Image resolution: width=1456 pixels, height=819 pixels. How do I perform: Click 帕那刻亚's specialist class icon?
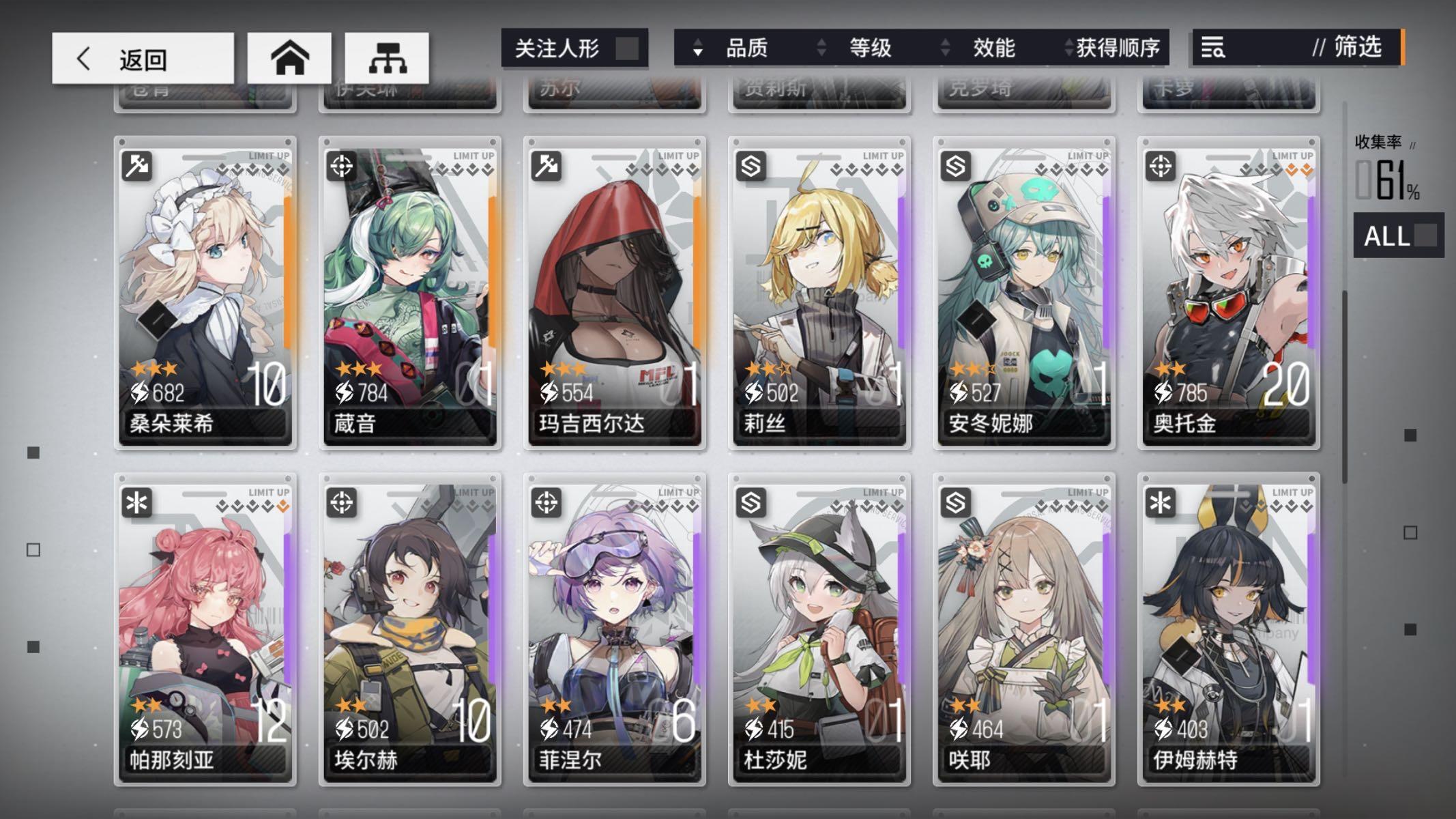point(136,503)
